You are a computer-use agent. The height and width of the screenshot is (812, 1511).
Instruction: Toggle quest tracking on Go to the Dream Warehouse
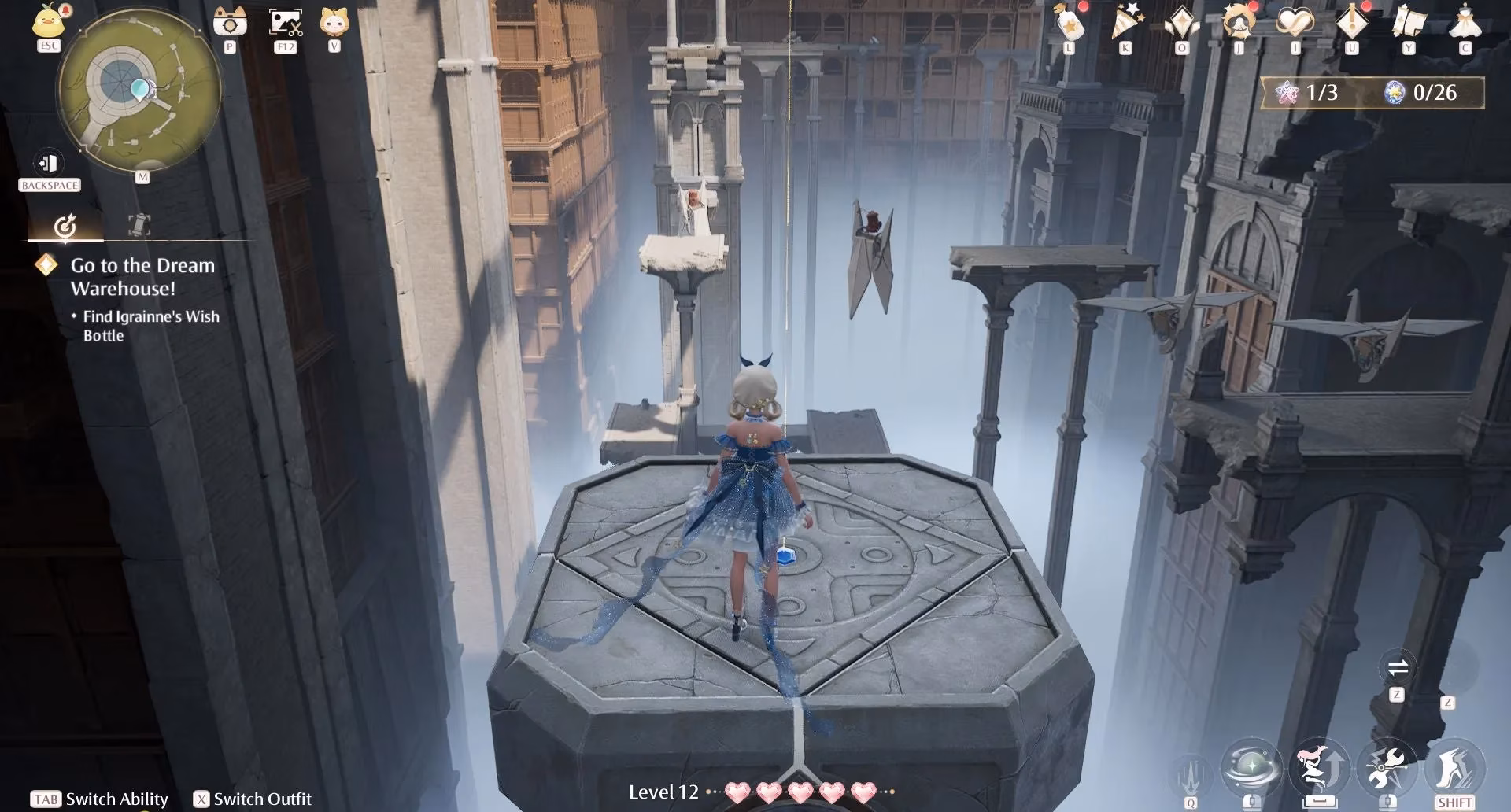click(x=47, y=266)
